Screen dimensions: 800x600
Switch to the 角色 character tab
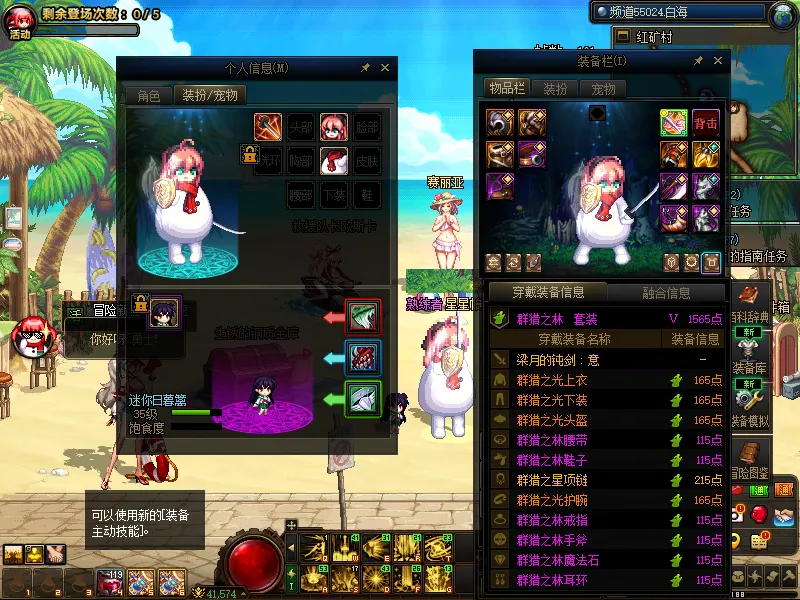coord(148,96)
